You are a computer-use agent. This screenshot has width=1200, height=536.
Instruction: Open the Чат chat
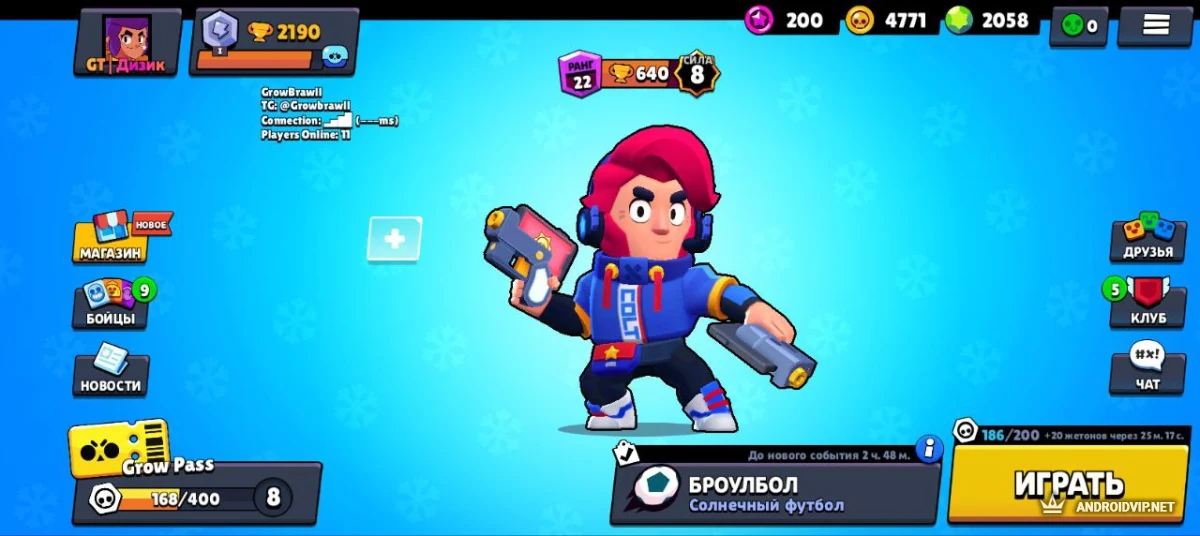(x=1147, y=370)
